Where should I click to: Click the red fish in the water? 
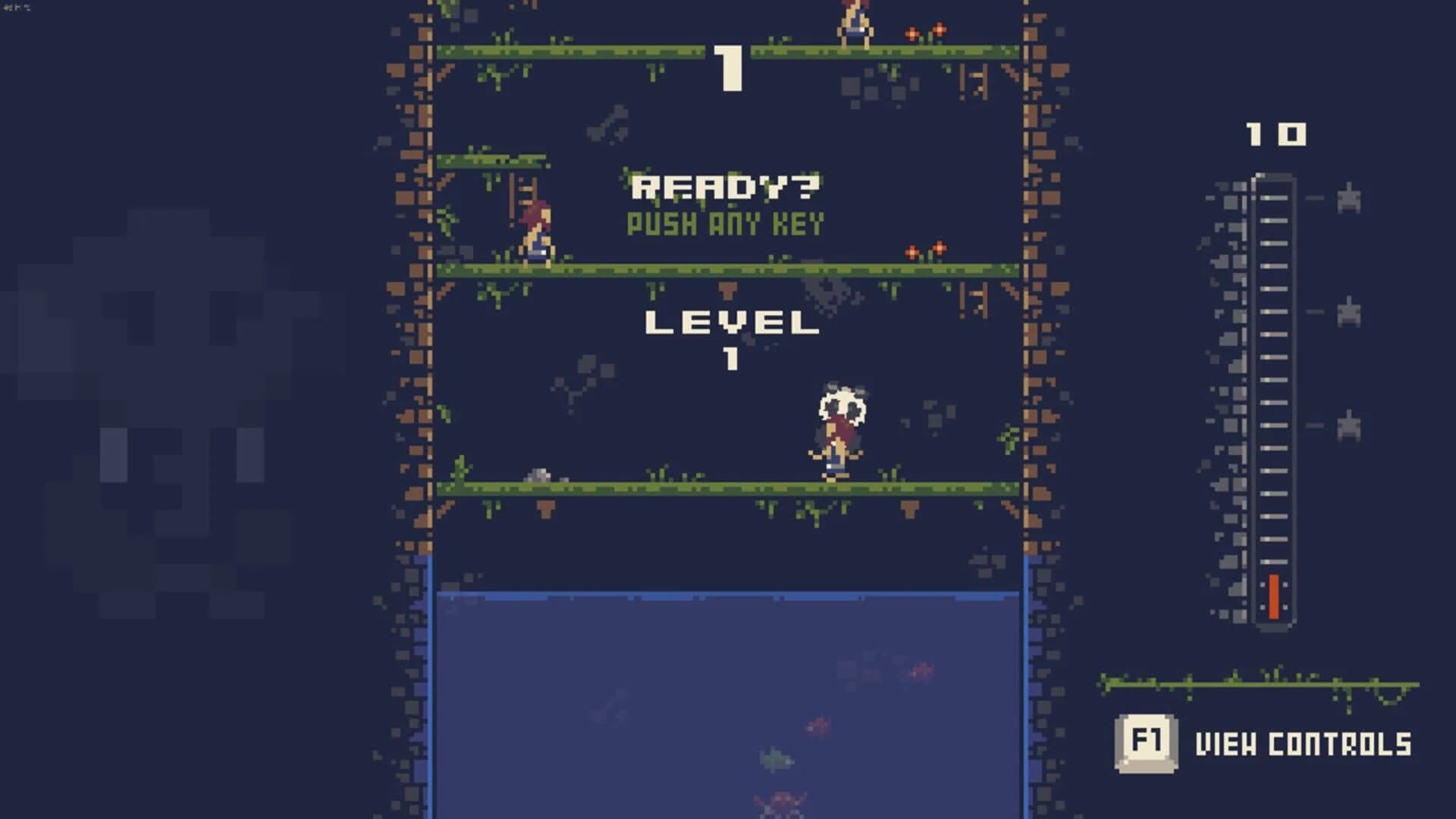pos(817,726)
